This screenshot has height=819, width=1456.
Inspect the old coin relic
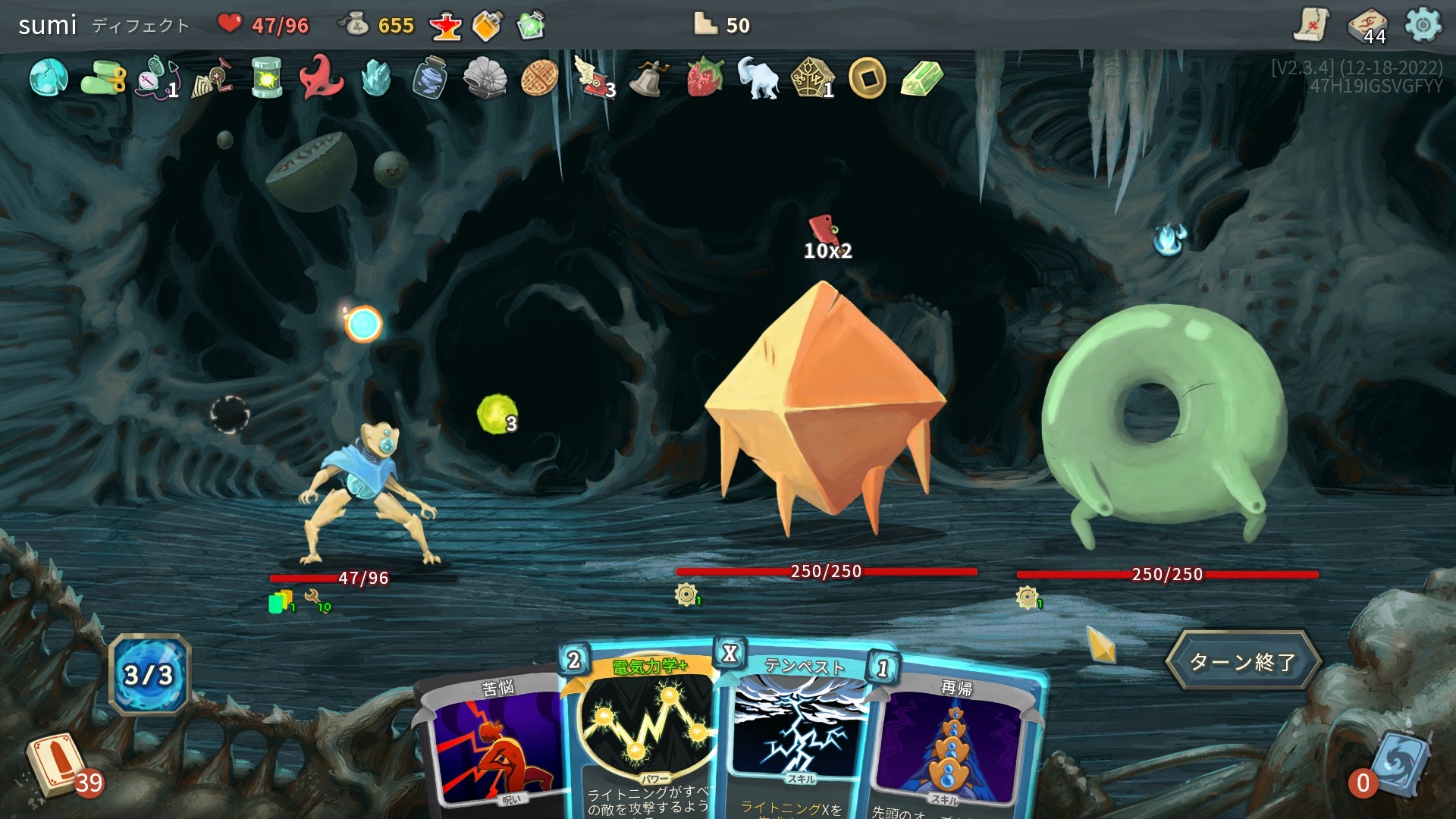pyautogui.click(x=868, y=77)
